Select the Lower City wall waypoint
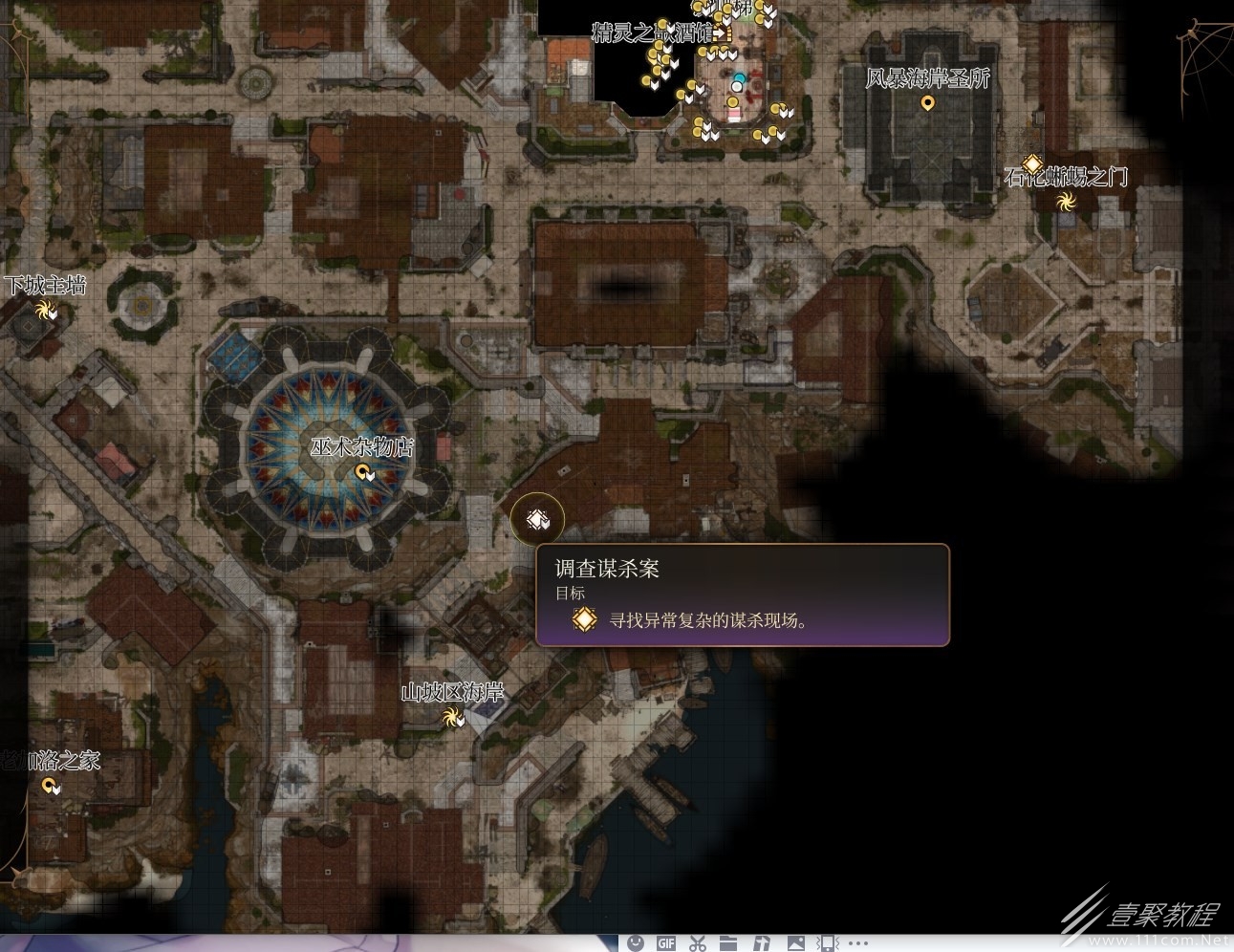This screenshot has width=1234, height=952. [43, 308]
